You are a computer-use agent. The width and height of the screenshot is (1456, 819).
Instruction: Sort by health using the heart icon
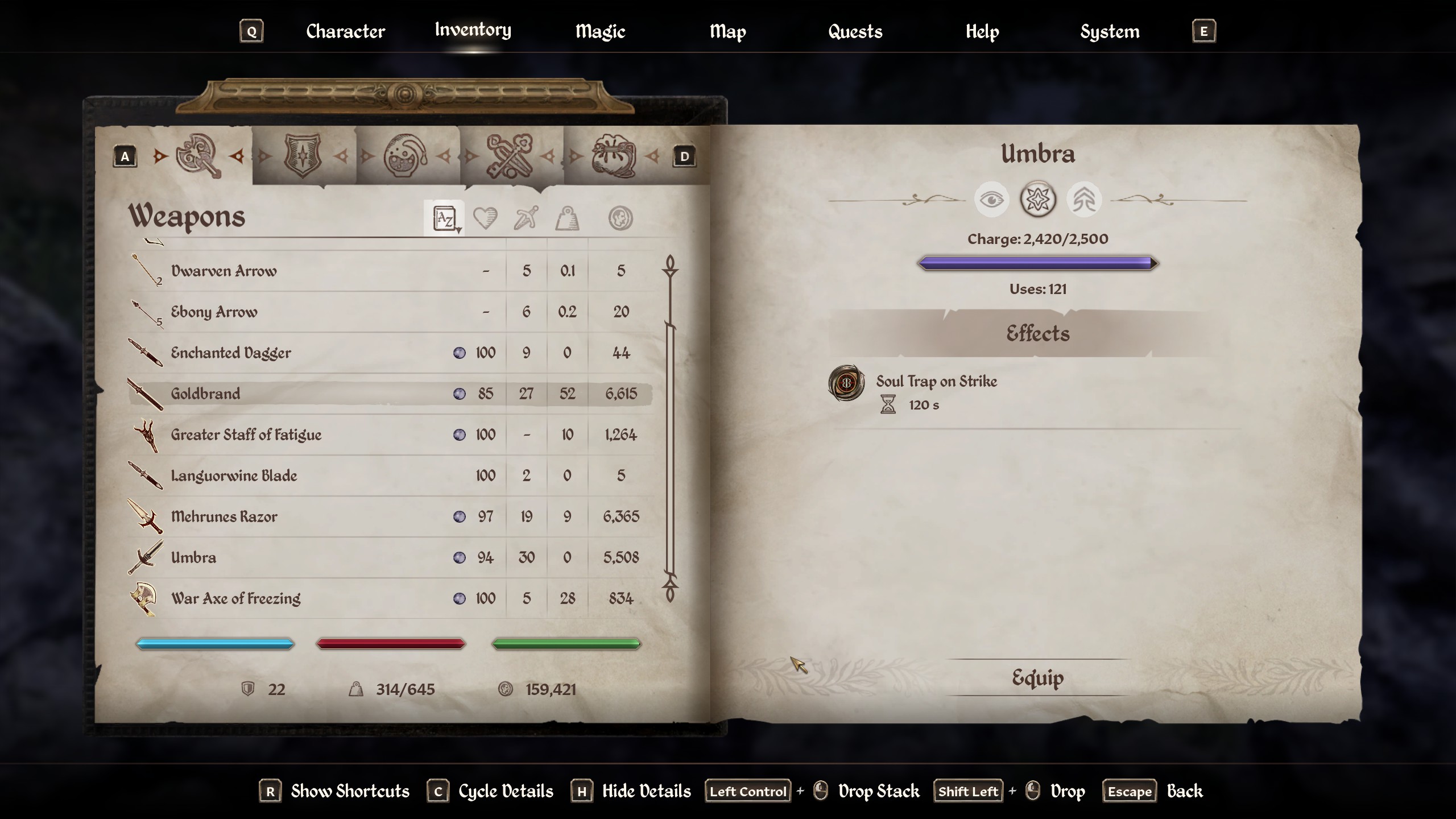point(485,218)
